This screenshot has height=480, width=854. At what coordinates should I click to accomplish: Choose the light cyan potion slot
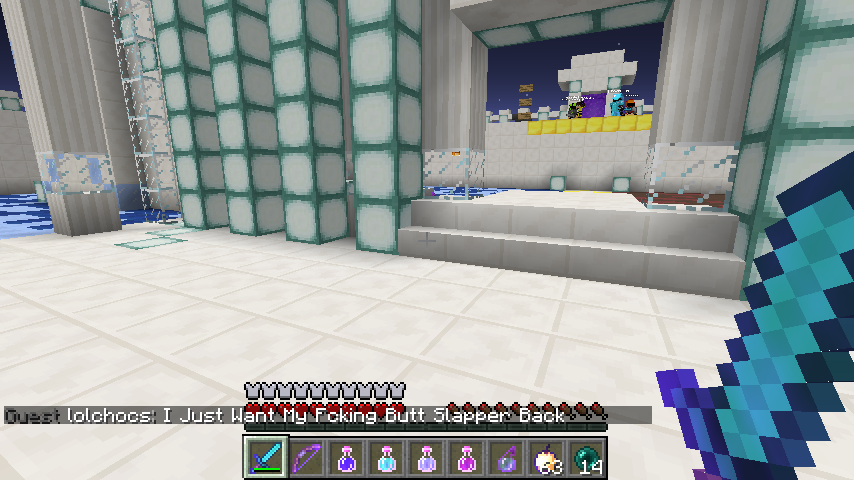[x=387, y=458]
